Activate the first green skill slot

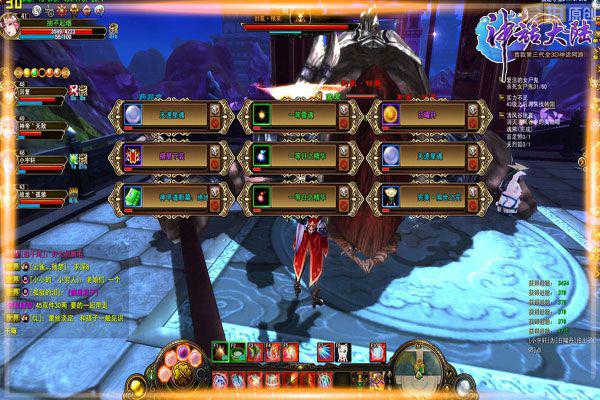[x=220, y=351]
